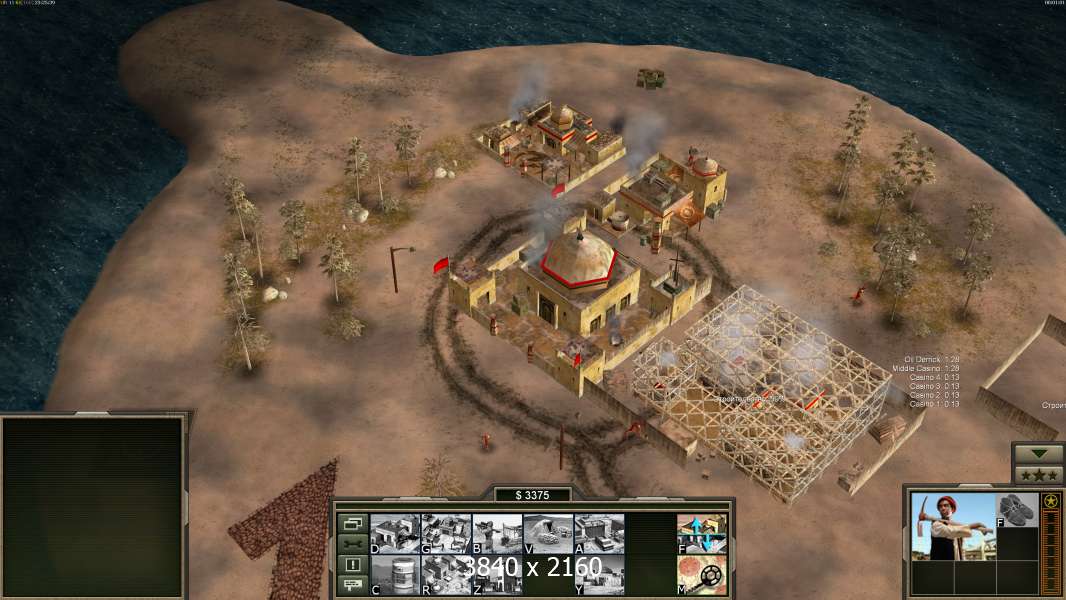Build the Stinger Site with hotkey B
Screen dimensions: 1066x600
point(497,533)
